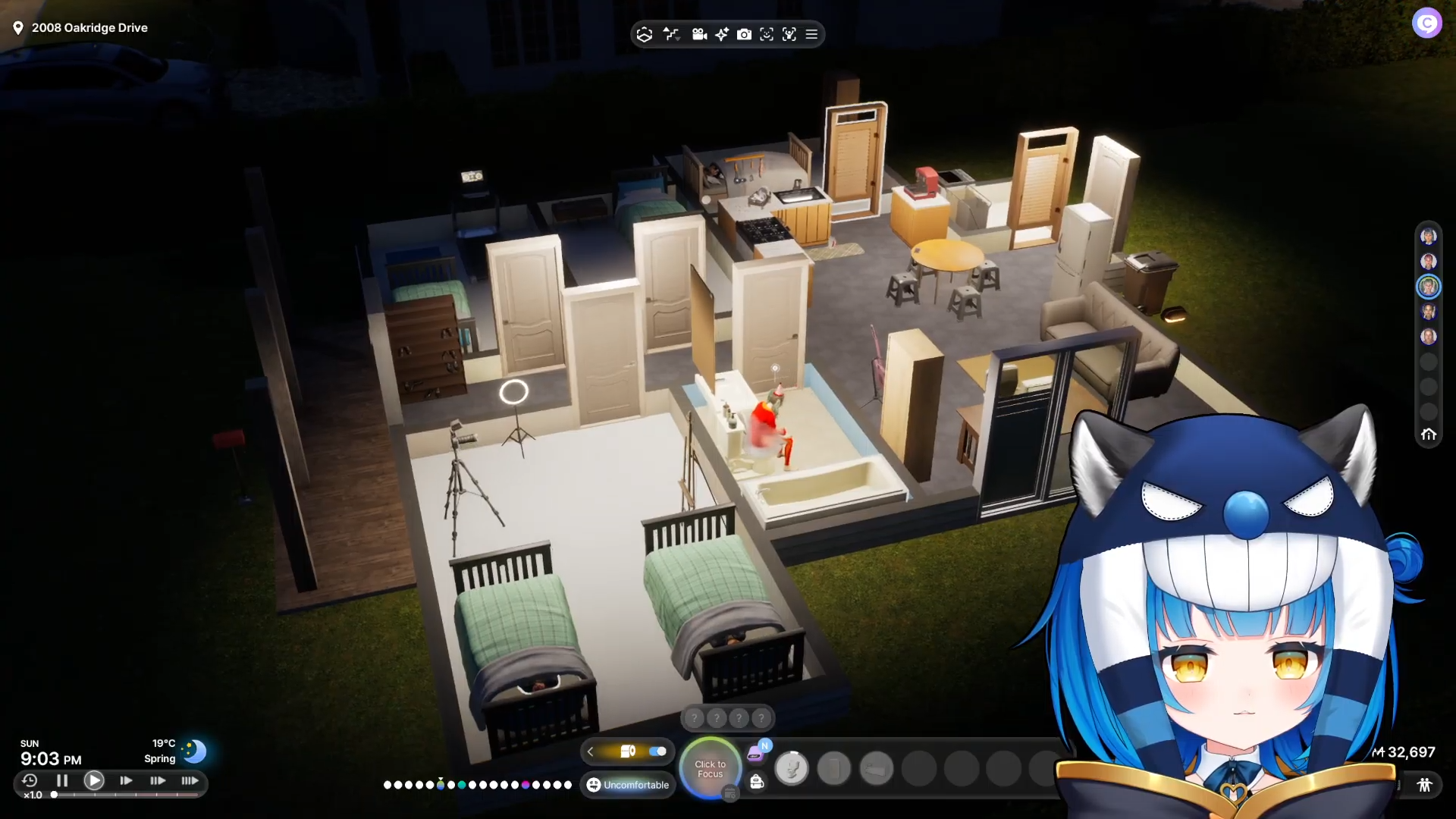
Task: Open photo mode camera icon
Action: point(744,34)
